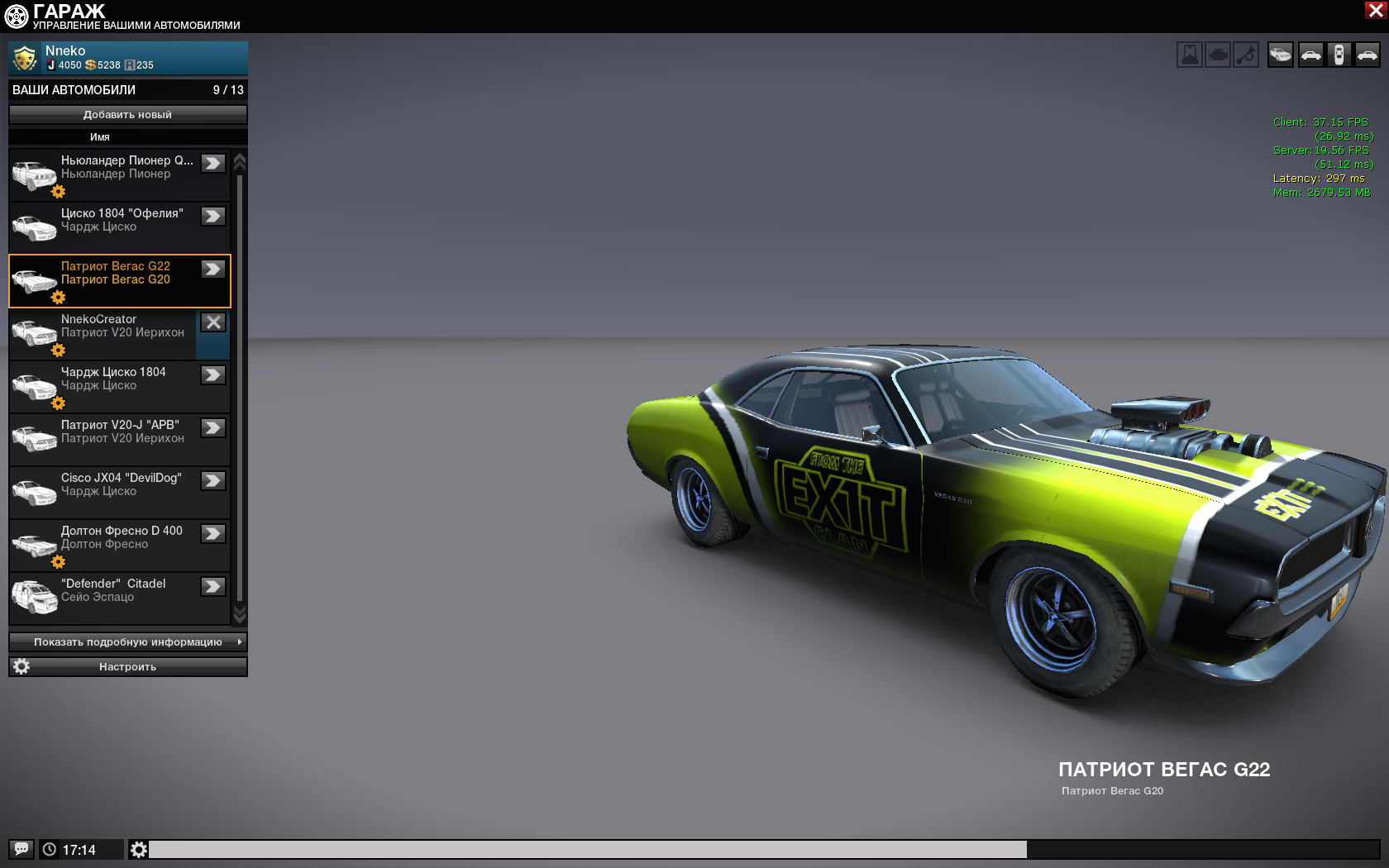Click the 'Настроить' customize button

127,667
